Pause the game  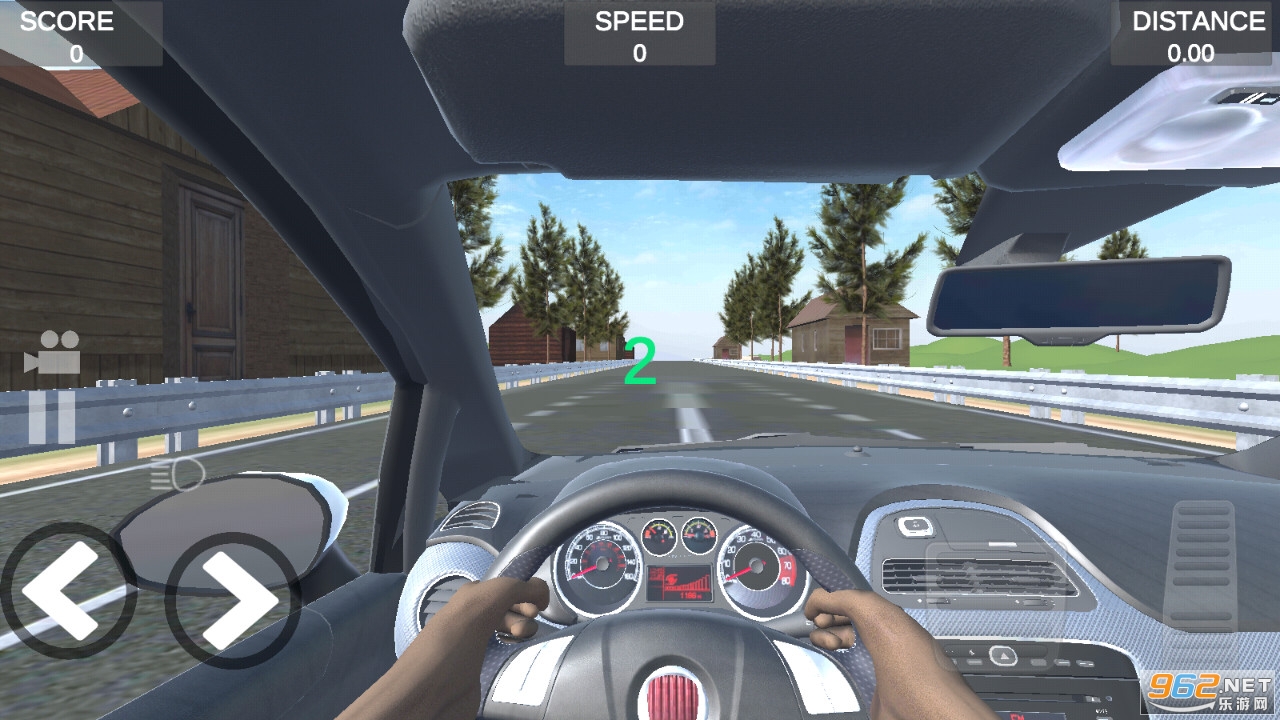point(52,417)
